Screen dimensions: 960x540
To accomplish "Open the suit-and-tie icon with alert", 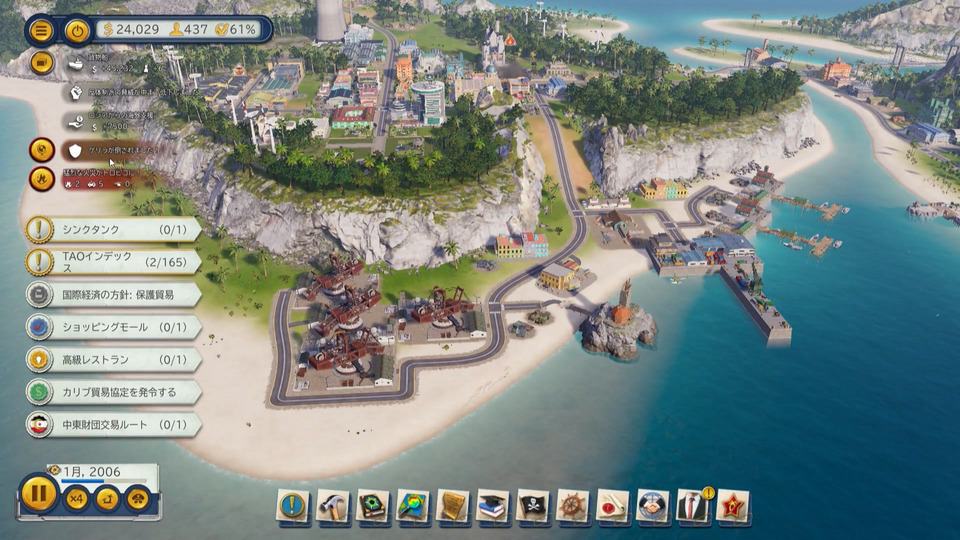I will [x=693, y=506].
